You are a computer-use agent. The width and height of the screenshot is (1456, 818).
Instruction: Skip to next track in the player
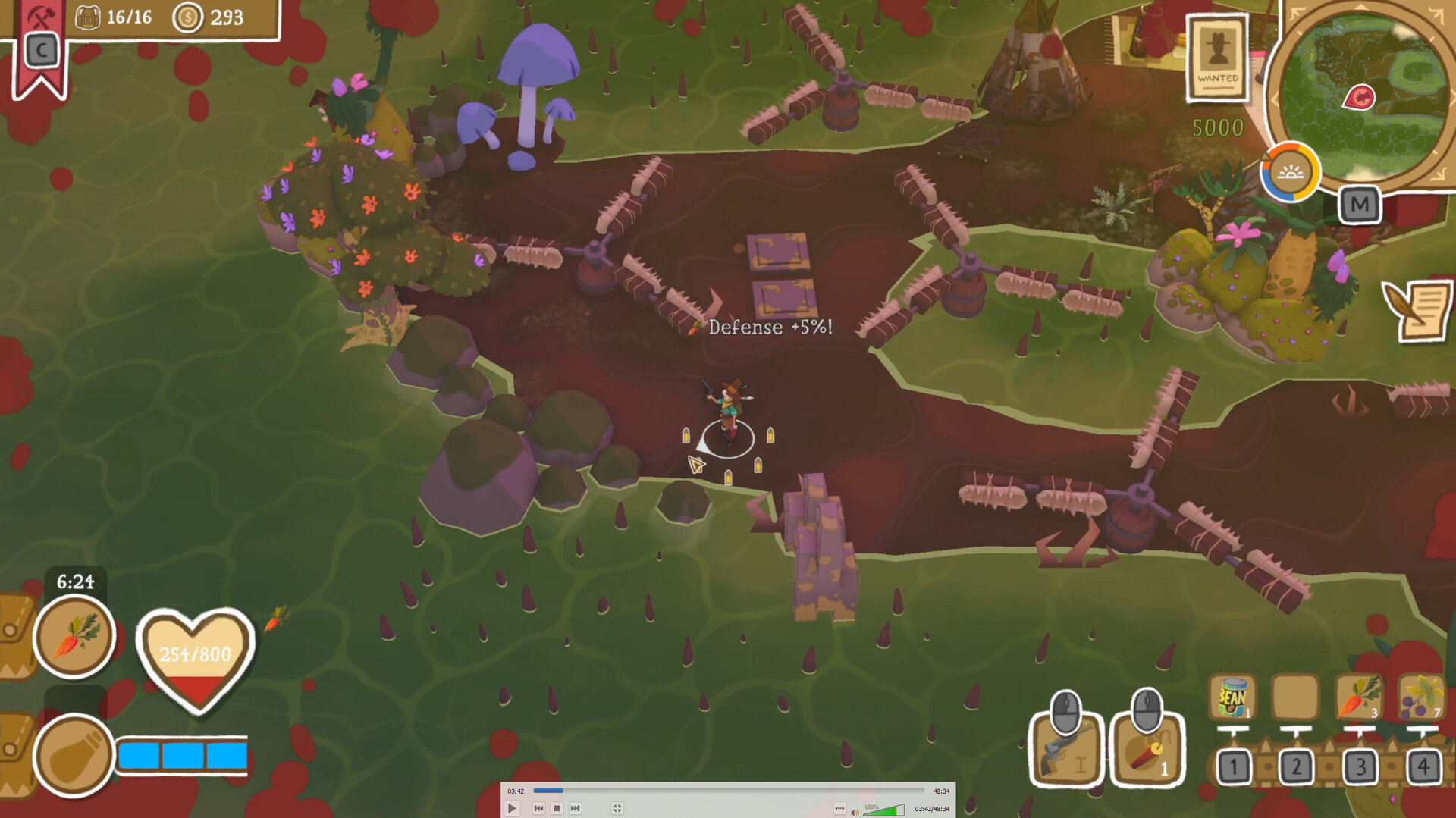575,809
